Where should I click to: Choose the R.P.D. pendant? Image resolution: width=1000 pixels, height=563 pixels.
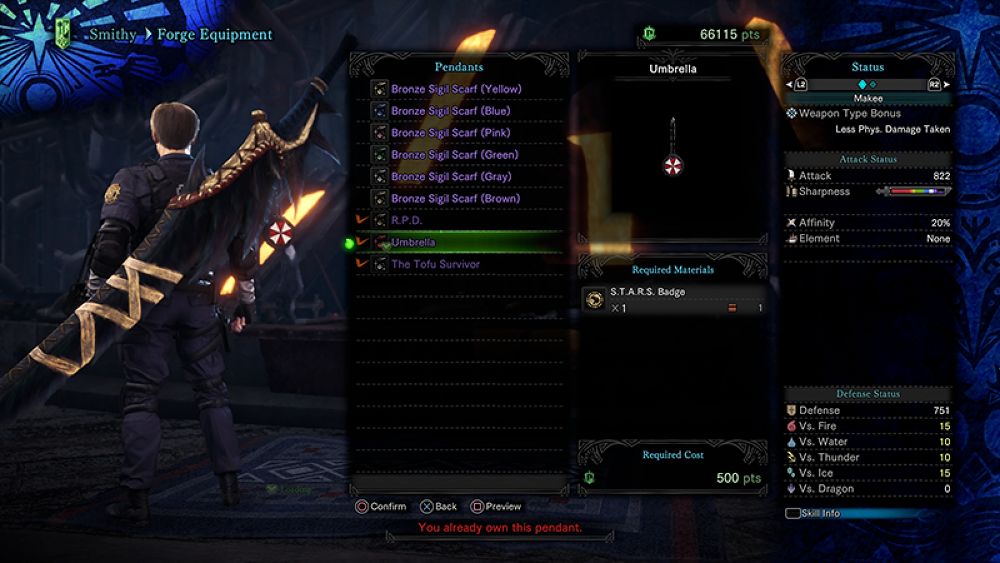click(407, 220)
